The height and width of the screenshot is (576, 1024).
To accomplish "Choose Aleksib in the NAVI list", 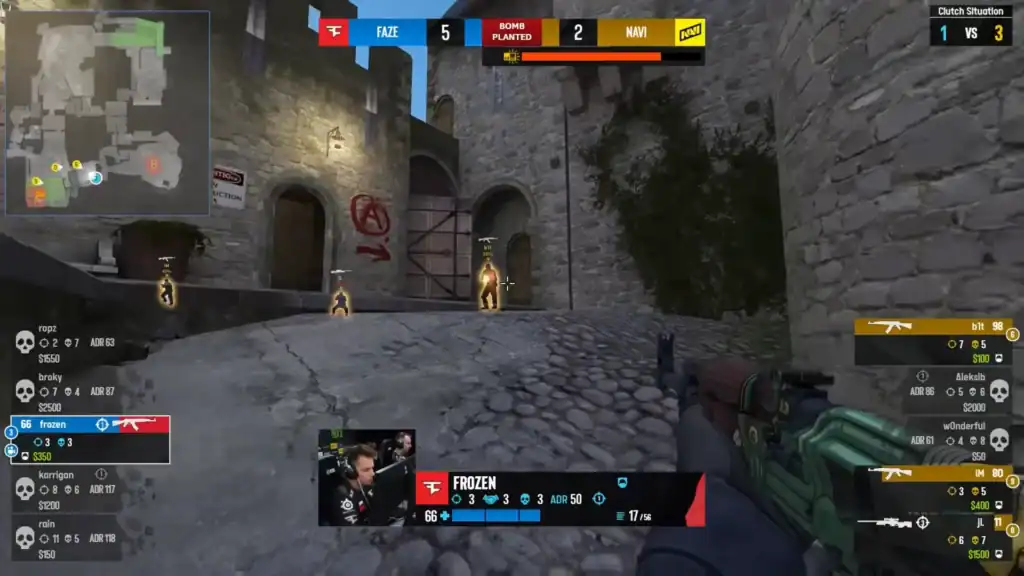I will [x=955, y=391].
